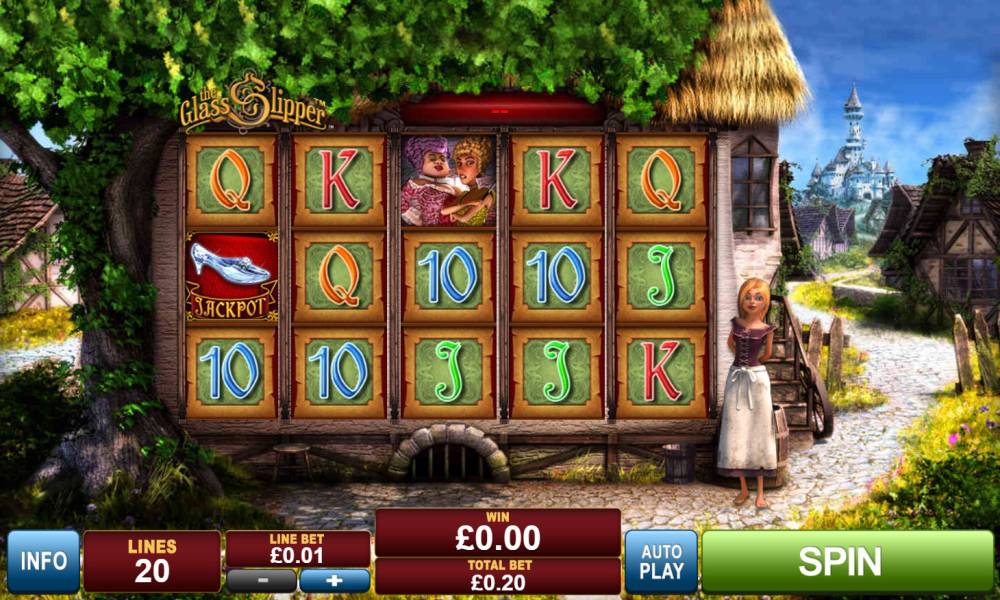Decrease the line bet with the minus button

tap(261, 580)
